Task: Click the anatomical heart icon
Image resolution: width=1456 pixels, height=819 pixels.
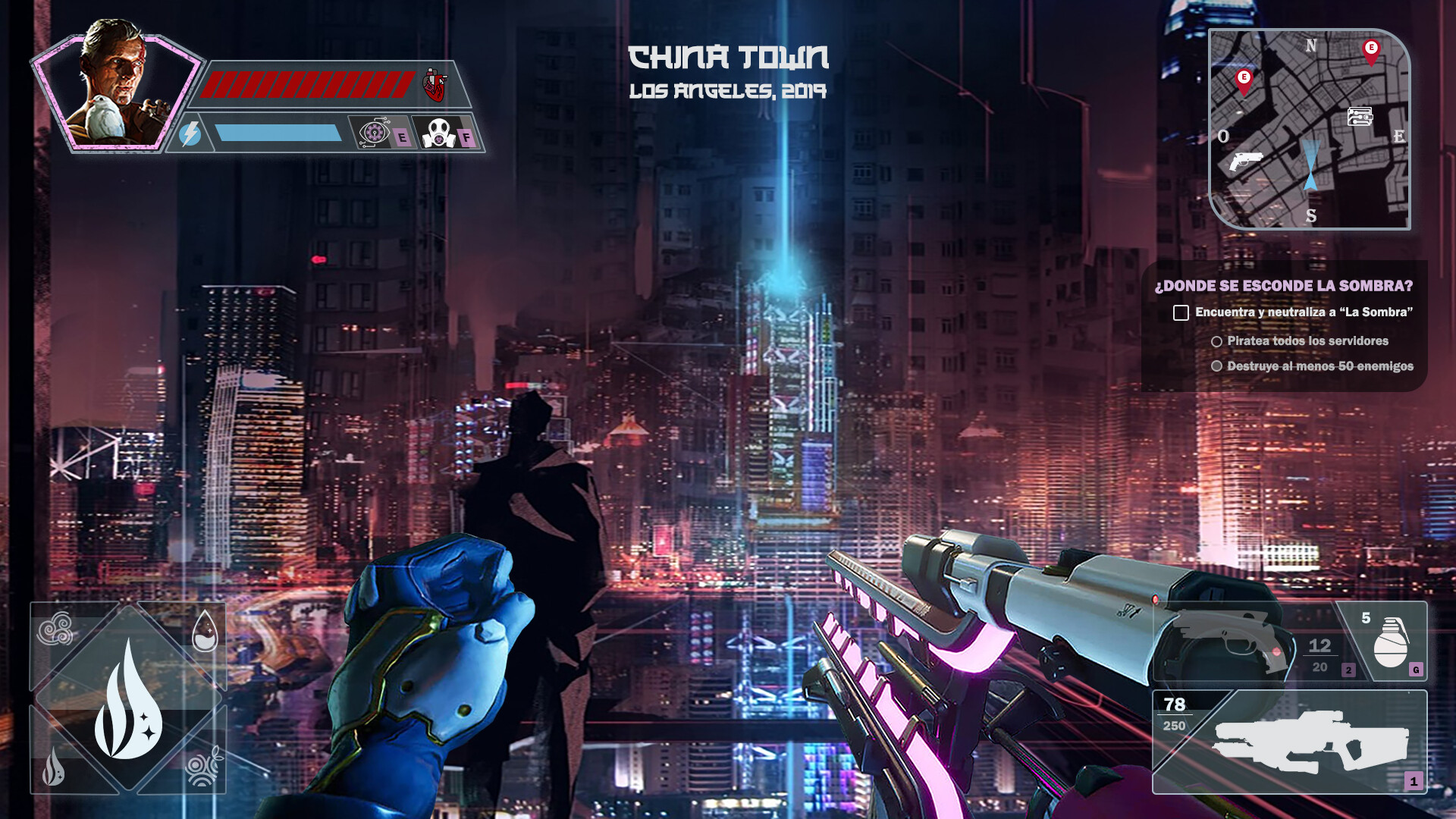Action: coord(435,85)
